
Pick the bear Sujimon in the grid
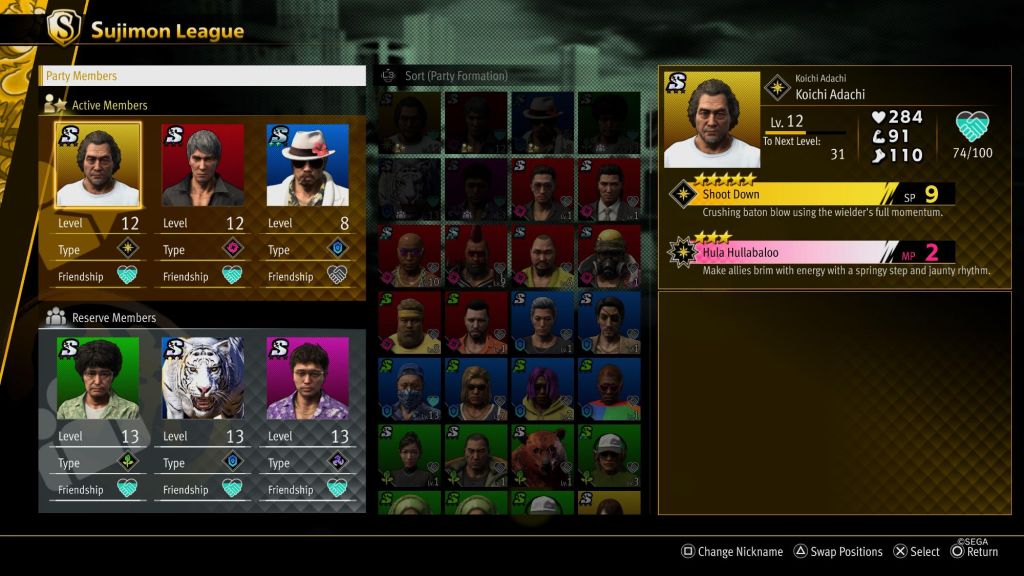point(542,456)
